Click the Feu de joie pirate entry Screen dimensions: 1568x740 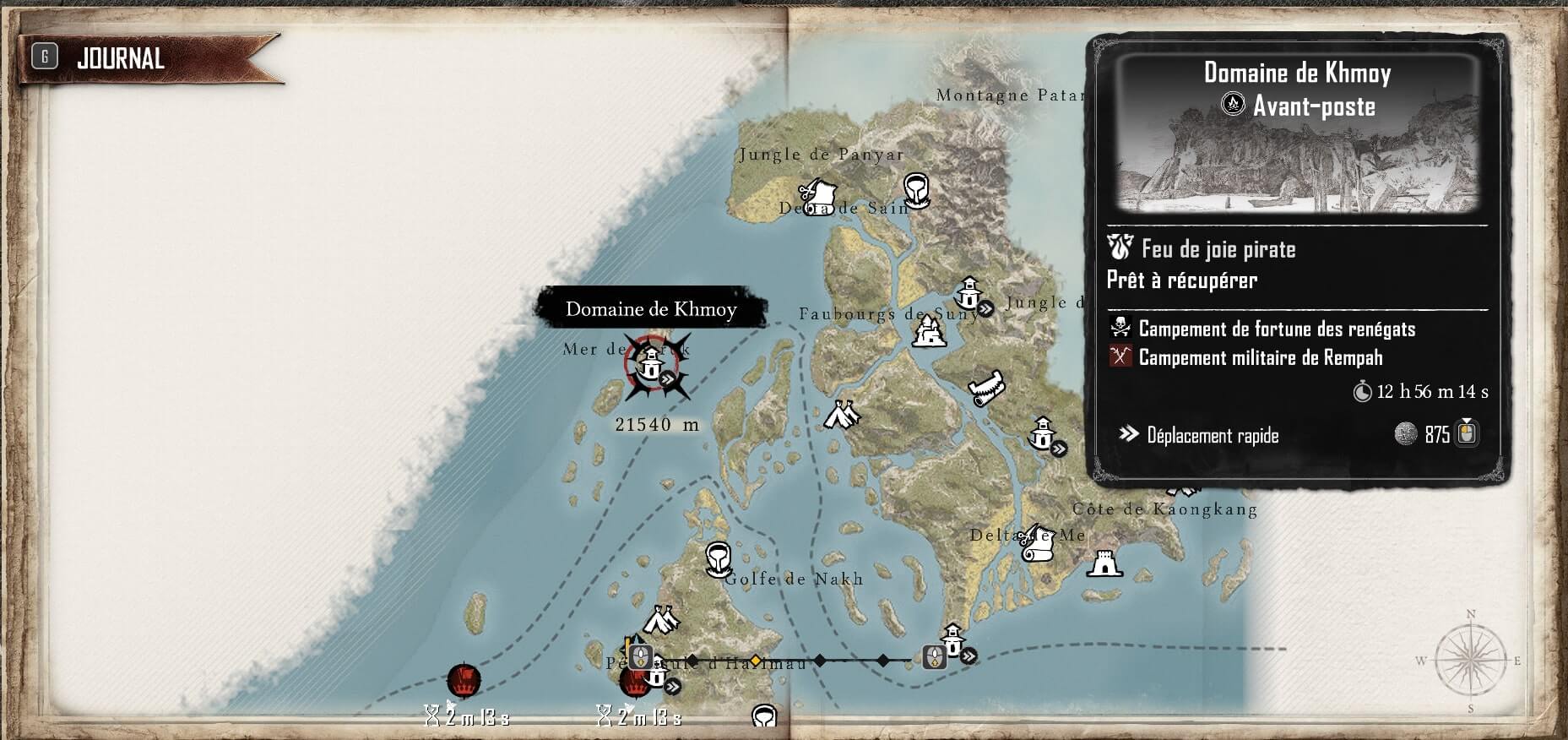click(1218, 249)
